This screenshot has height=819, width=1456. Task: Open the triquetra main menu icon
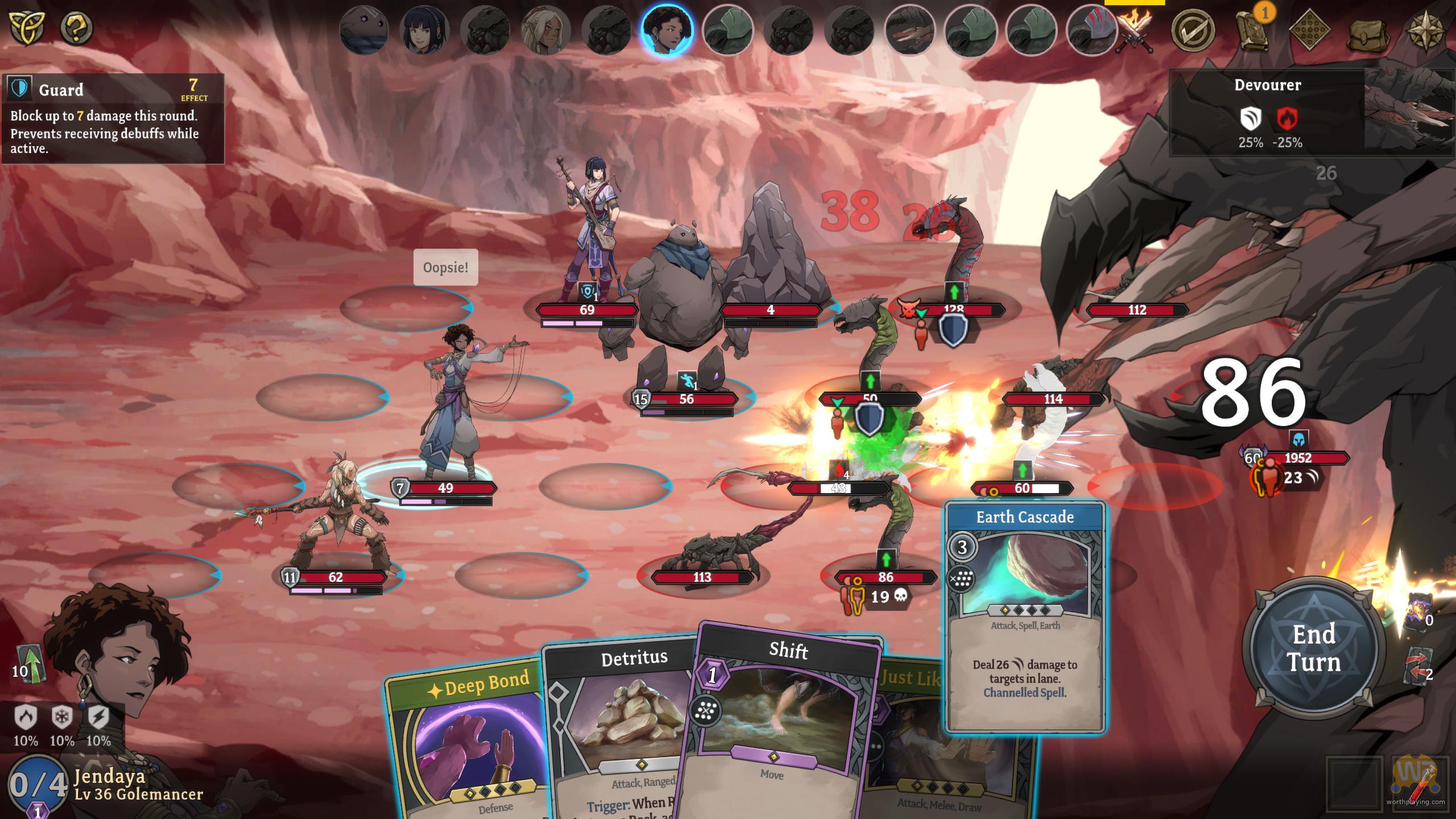click(27, 27)
